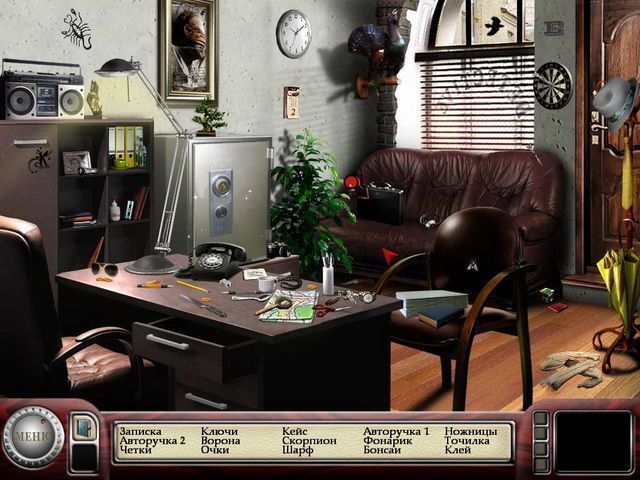
Task: Select Кейс in the item list
Action: (x=296, y=432)
